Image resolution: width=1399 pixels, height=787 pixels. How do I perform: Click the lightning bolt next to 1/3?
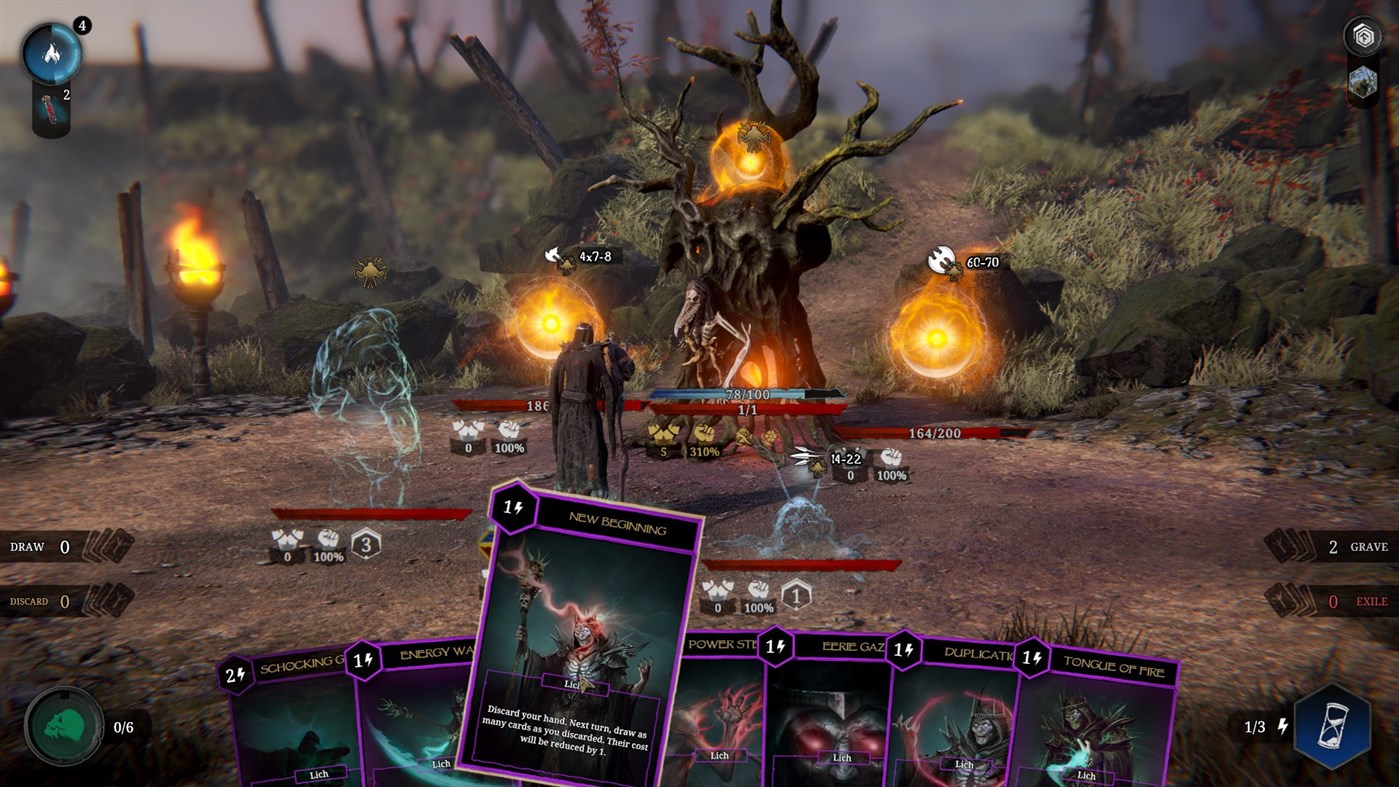tap(1285, 729)
